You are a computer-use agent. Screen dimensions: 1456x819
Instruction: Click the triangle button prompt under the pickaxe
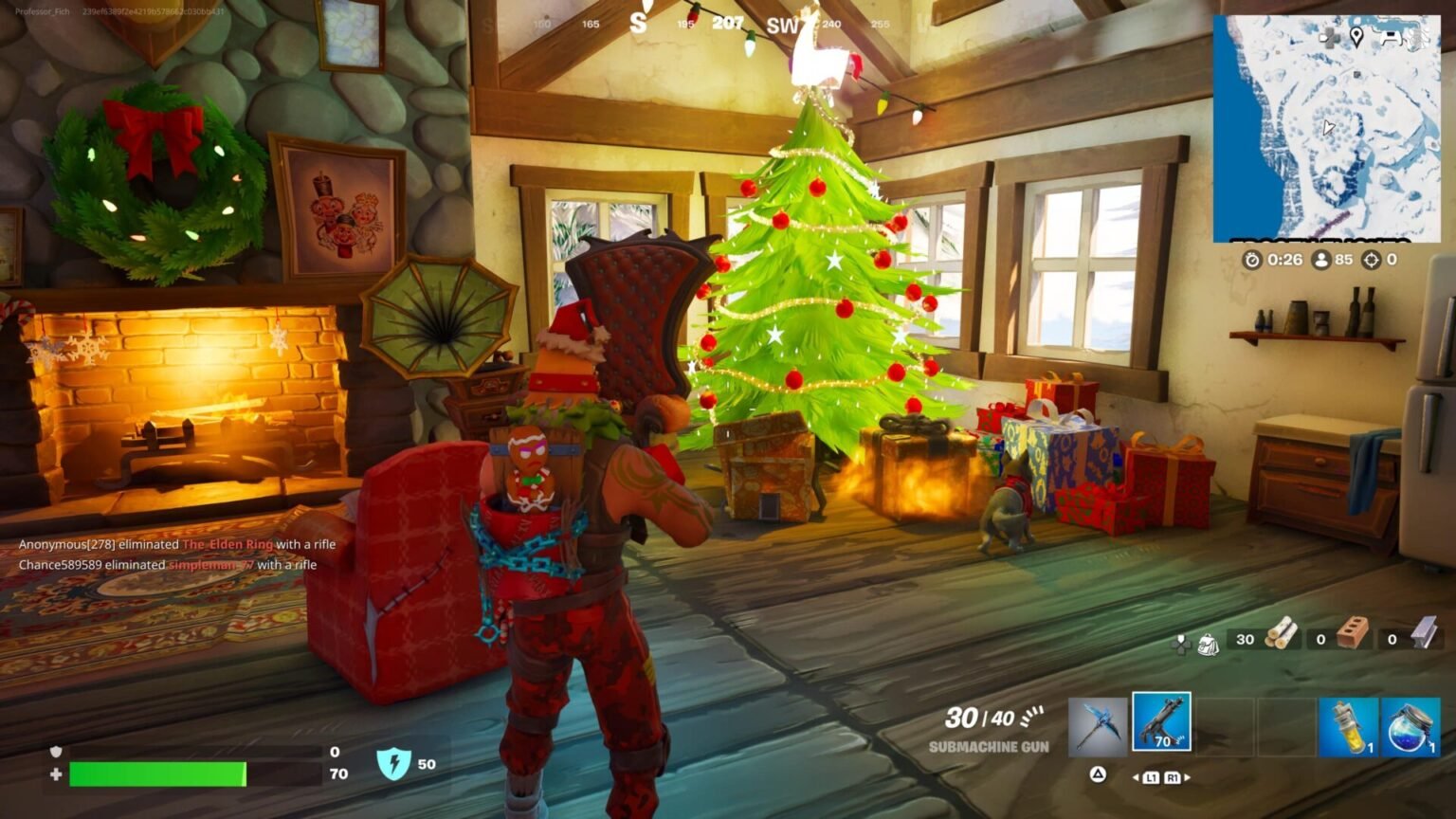coord(1098,775)
